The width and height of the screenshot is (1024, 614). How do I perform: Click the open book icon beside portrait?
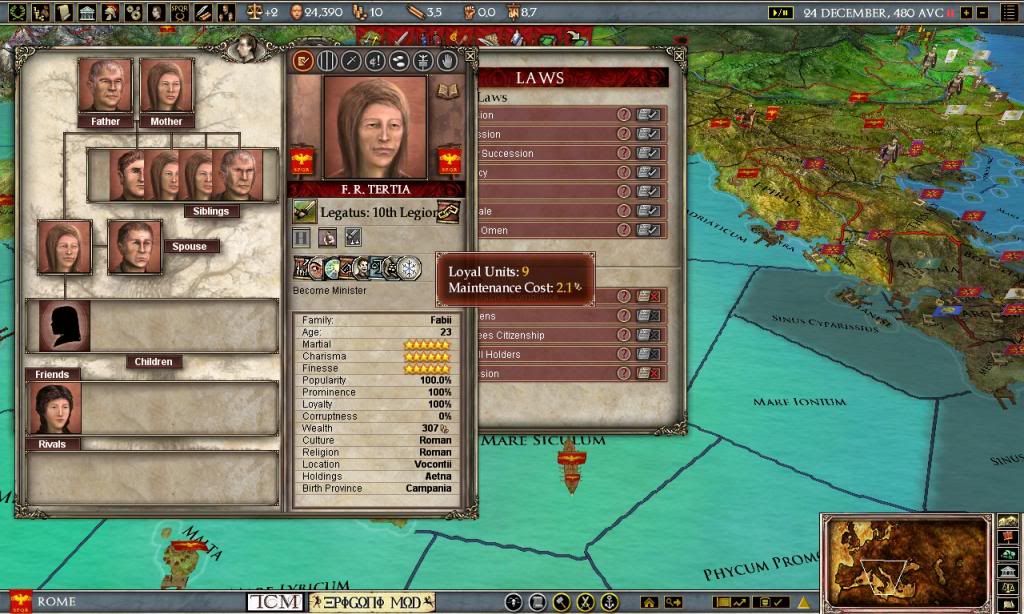click(x=447, y=90)
